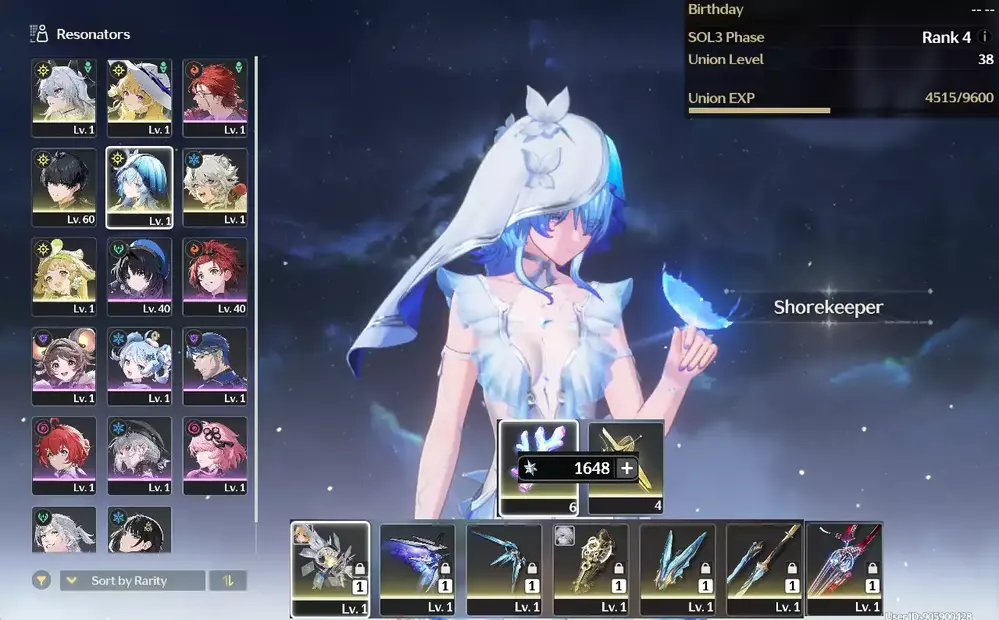Image resolution: width=999 pixels, height=620 pixels.
Task: Choose the dark blue-capped male resonator portrait
Action: point(214,364)
